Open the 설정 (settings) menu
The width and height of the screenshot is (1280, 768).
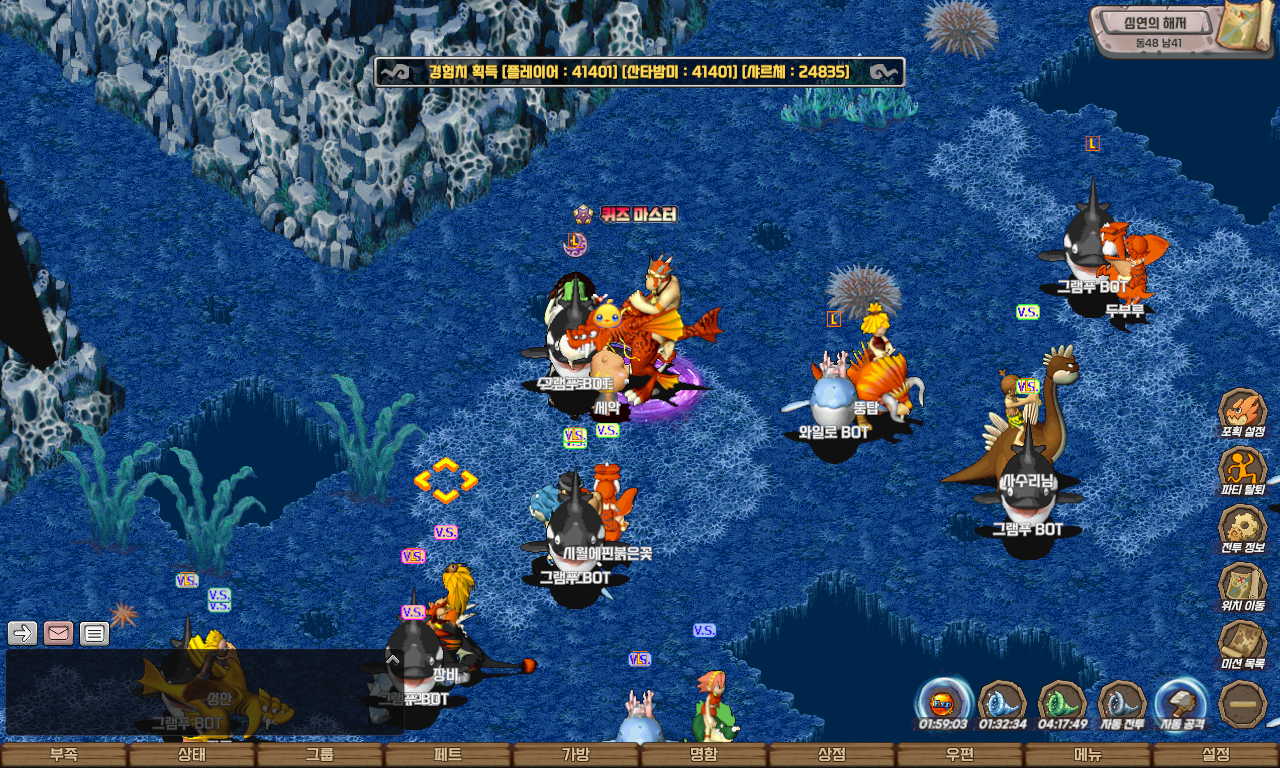click(1216, 755)
